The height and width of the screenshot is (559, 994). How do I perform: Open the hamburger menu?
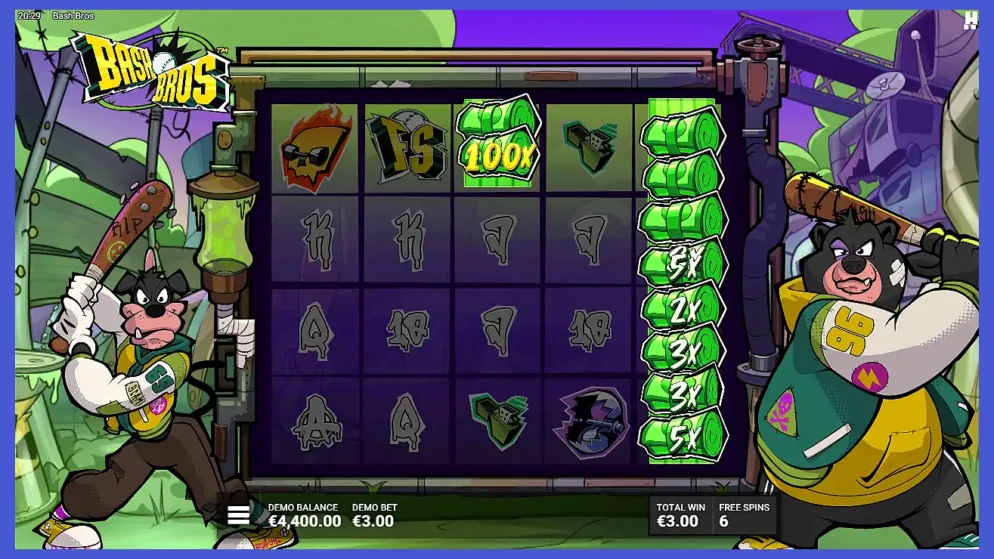(x=238, y=515)
